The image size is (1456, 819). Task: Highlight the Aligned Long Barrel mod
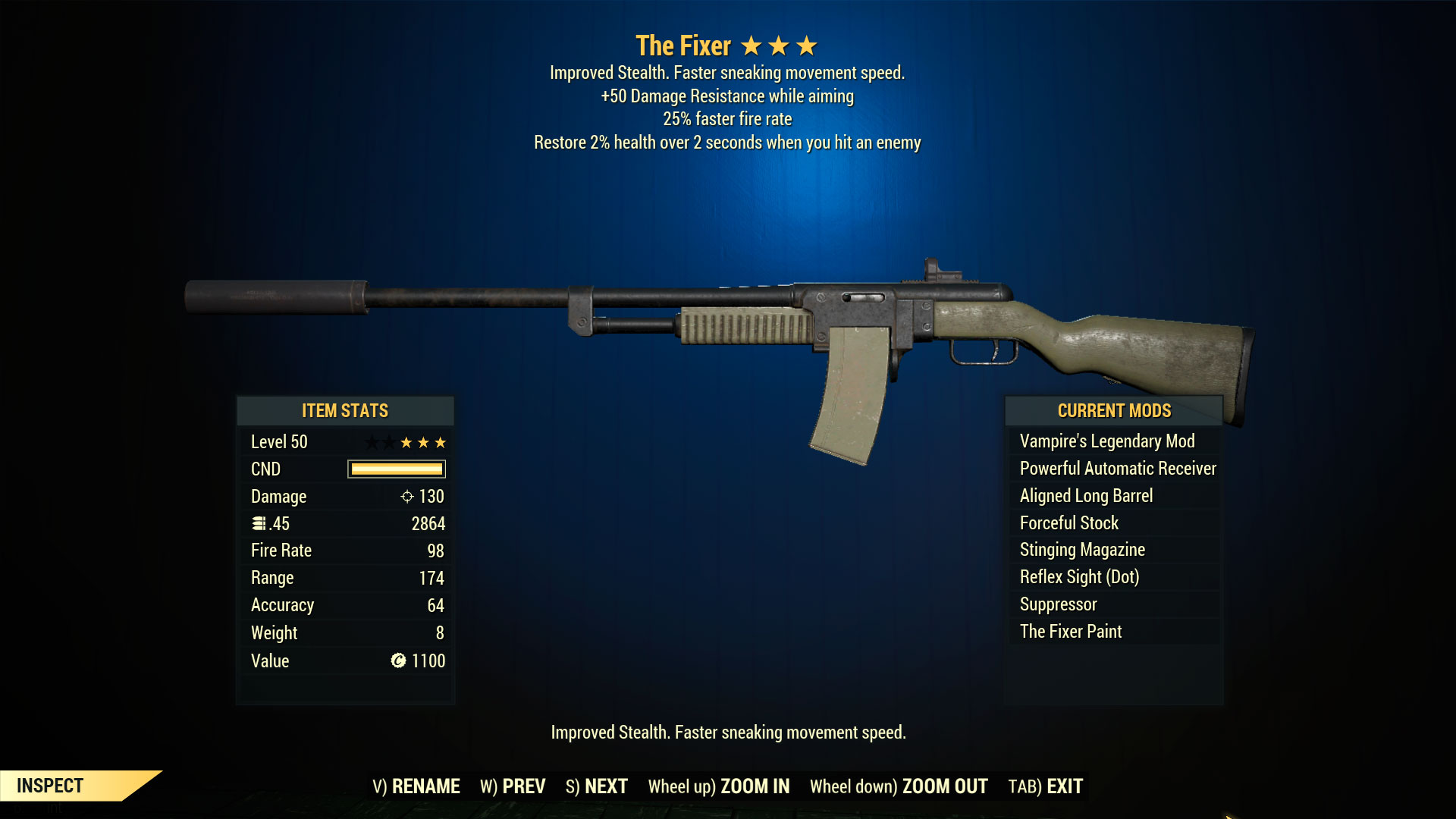1086,496
